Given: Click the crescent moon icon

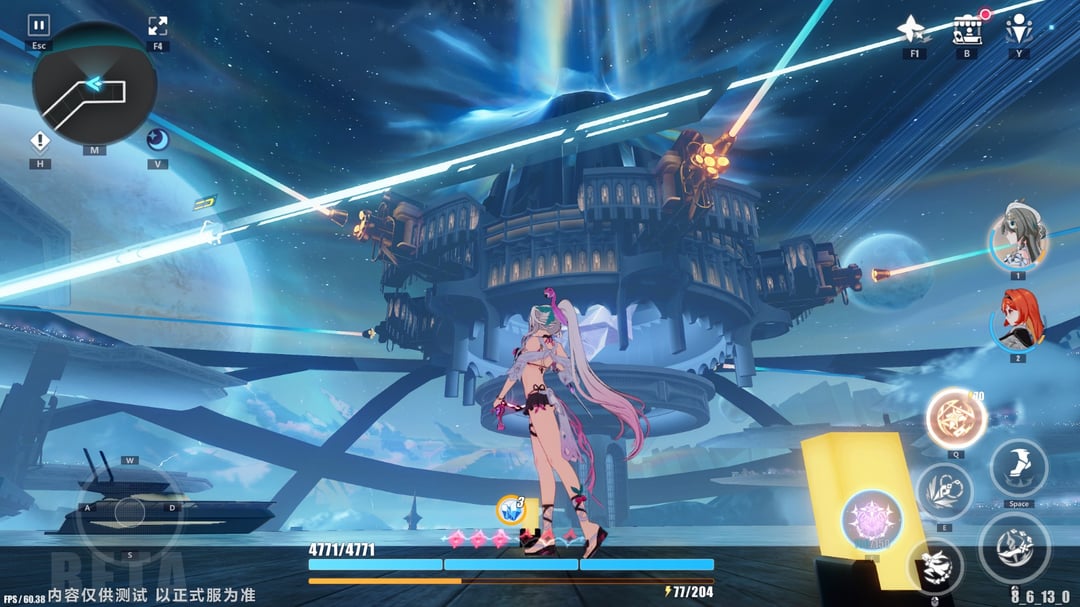Looking at the screenshot, I should [158, 140].
